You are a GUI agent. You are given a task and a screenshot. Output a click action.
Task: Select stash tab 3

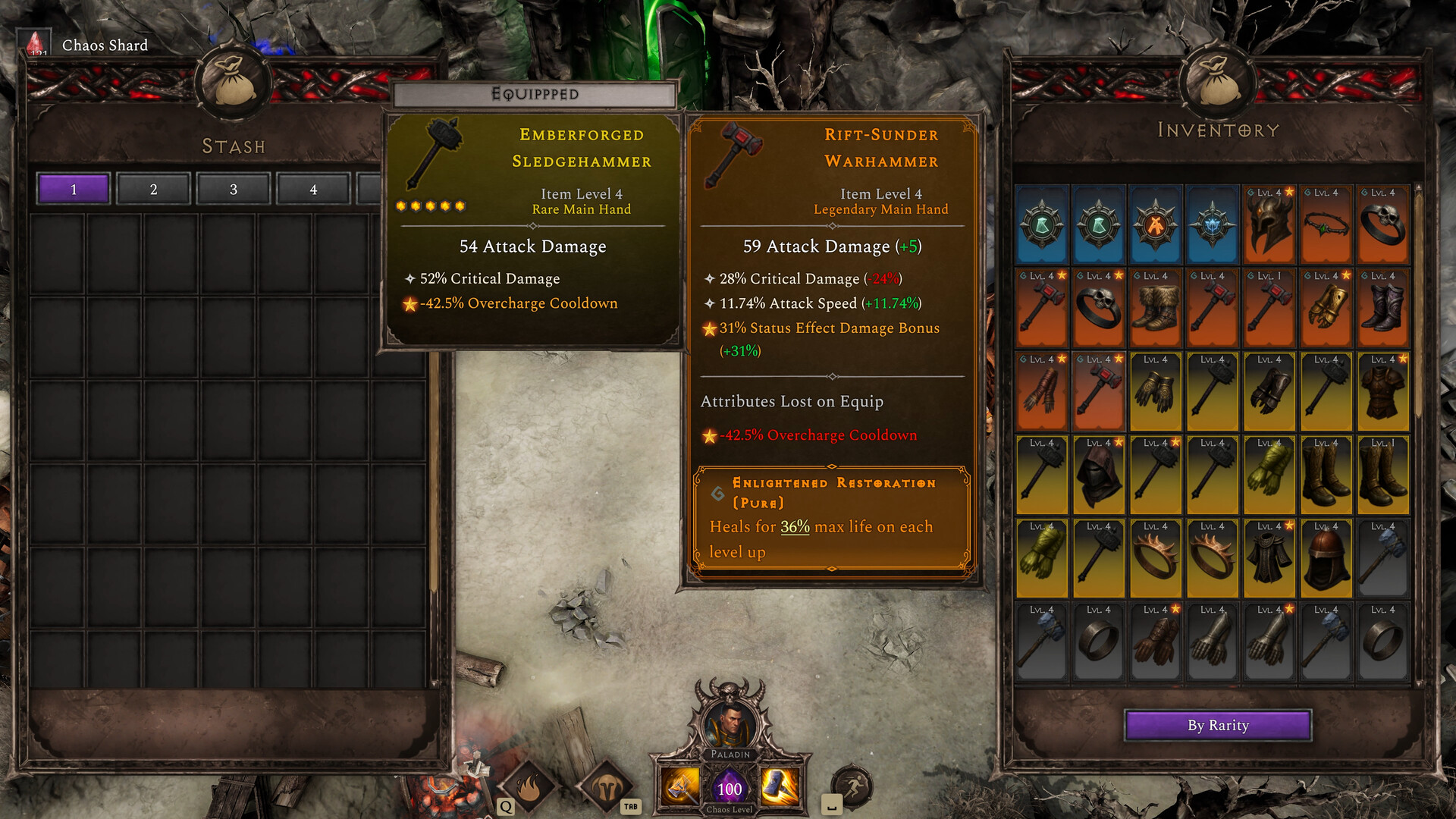[x=234, y=189]
